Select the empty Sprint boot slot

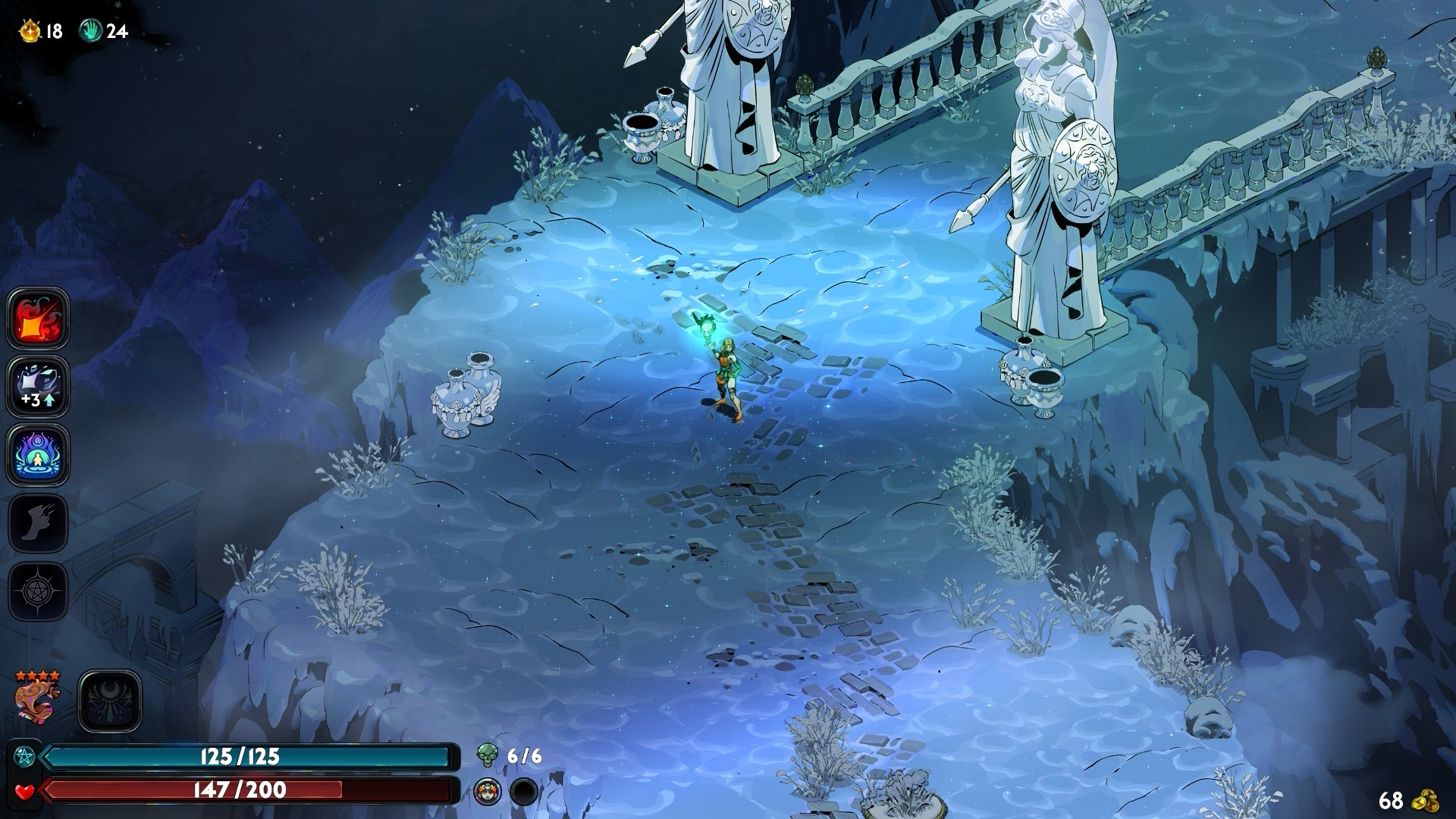pos(38,522)
